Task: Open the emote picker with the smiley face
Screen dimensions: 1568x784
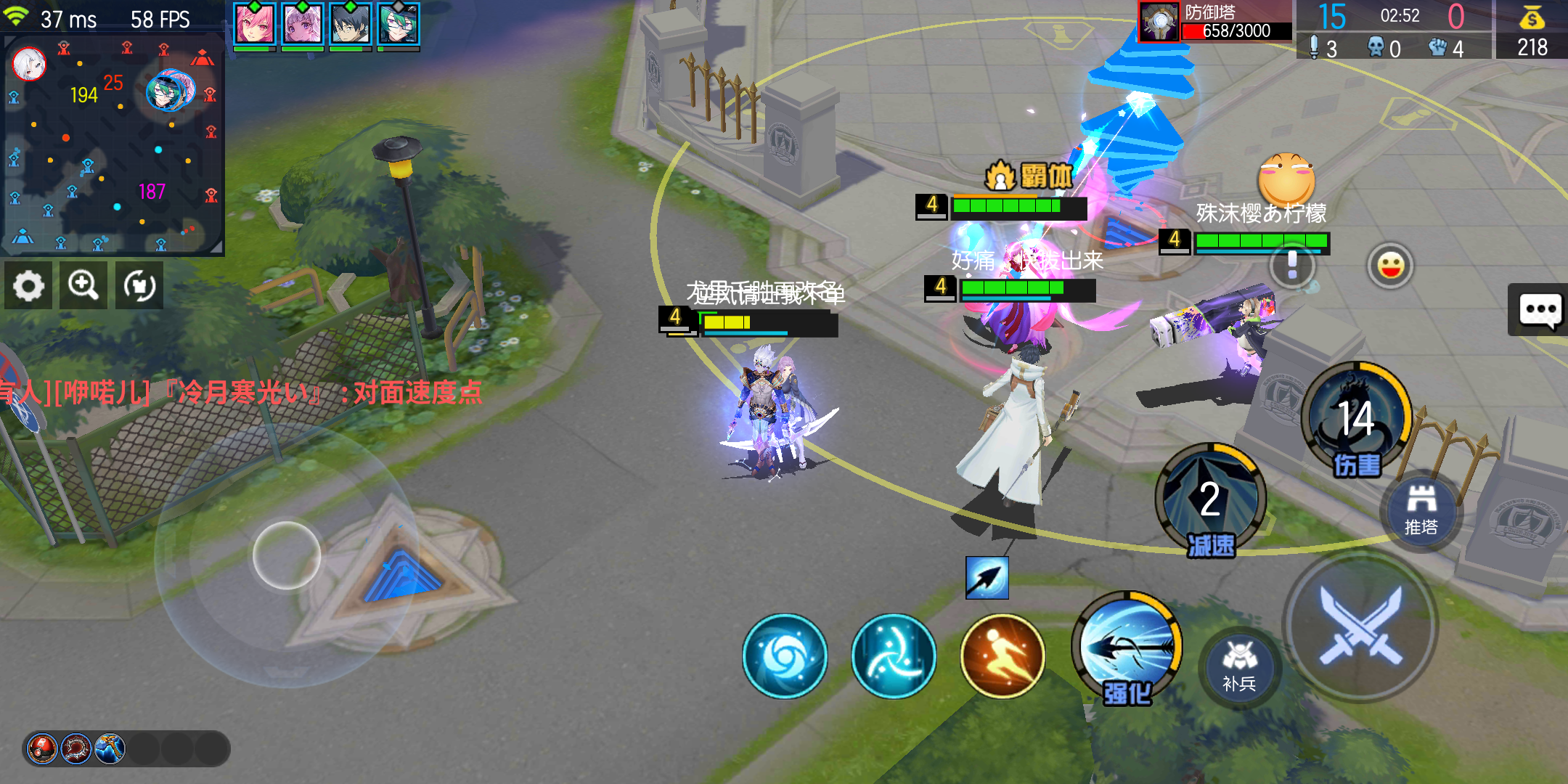Action: pos(1390,265)
